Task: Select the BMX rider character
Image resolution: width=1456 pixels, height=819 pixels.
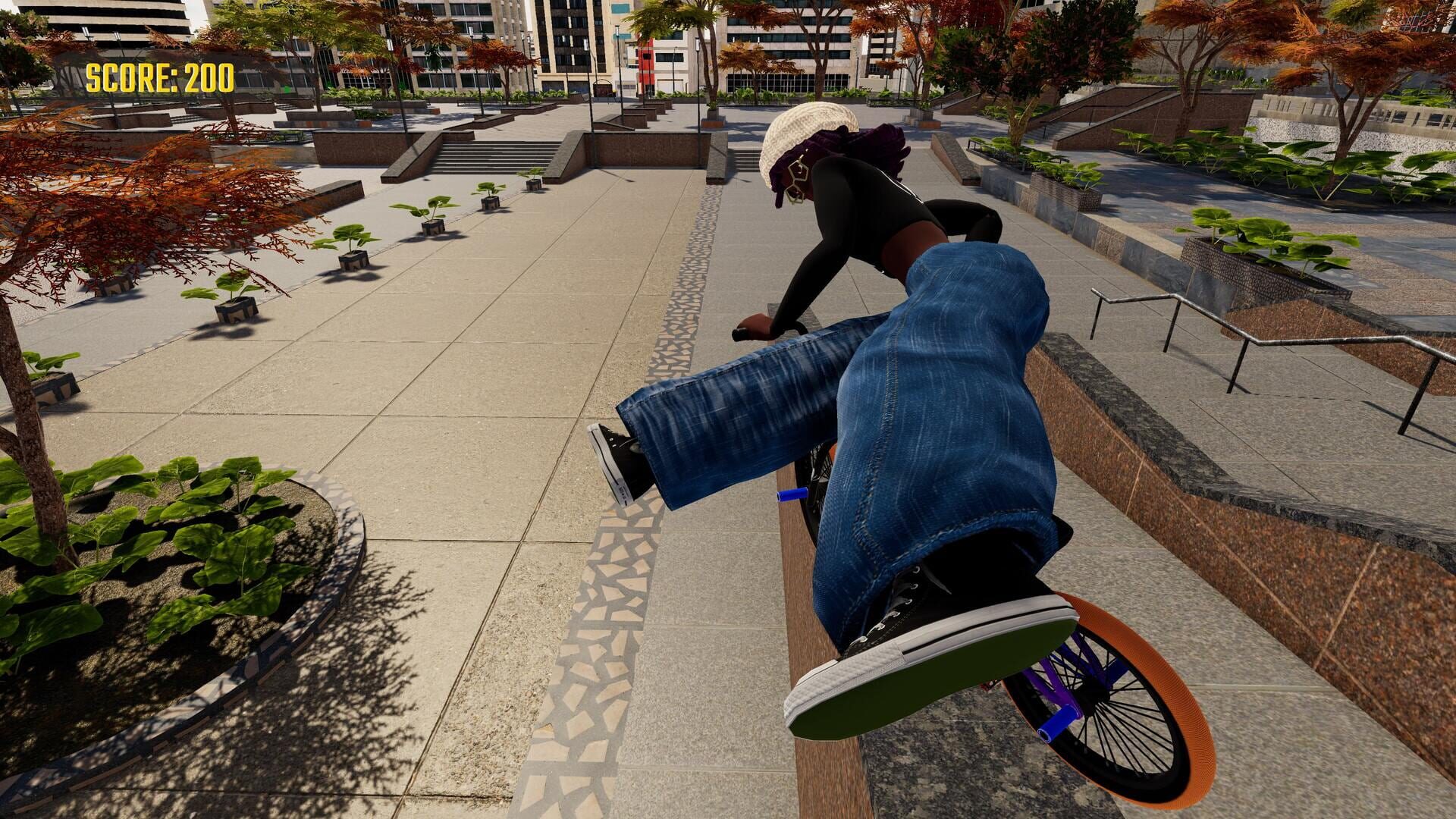Action: tap(872, 227)
